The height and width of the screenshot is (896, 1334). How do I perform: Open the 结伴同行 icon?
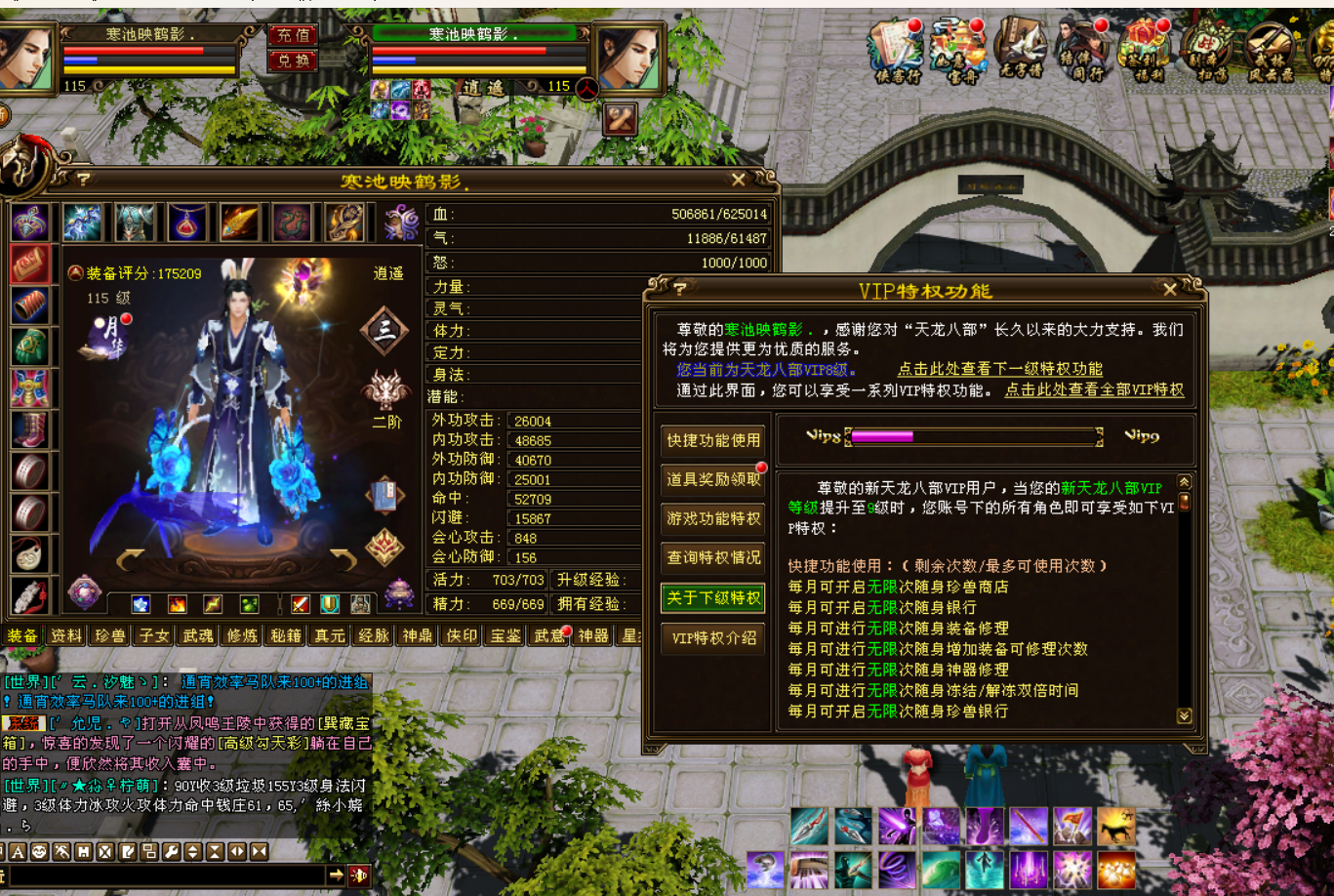point(1081,51)
